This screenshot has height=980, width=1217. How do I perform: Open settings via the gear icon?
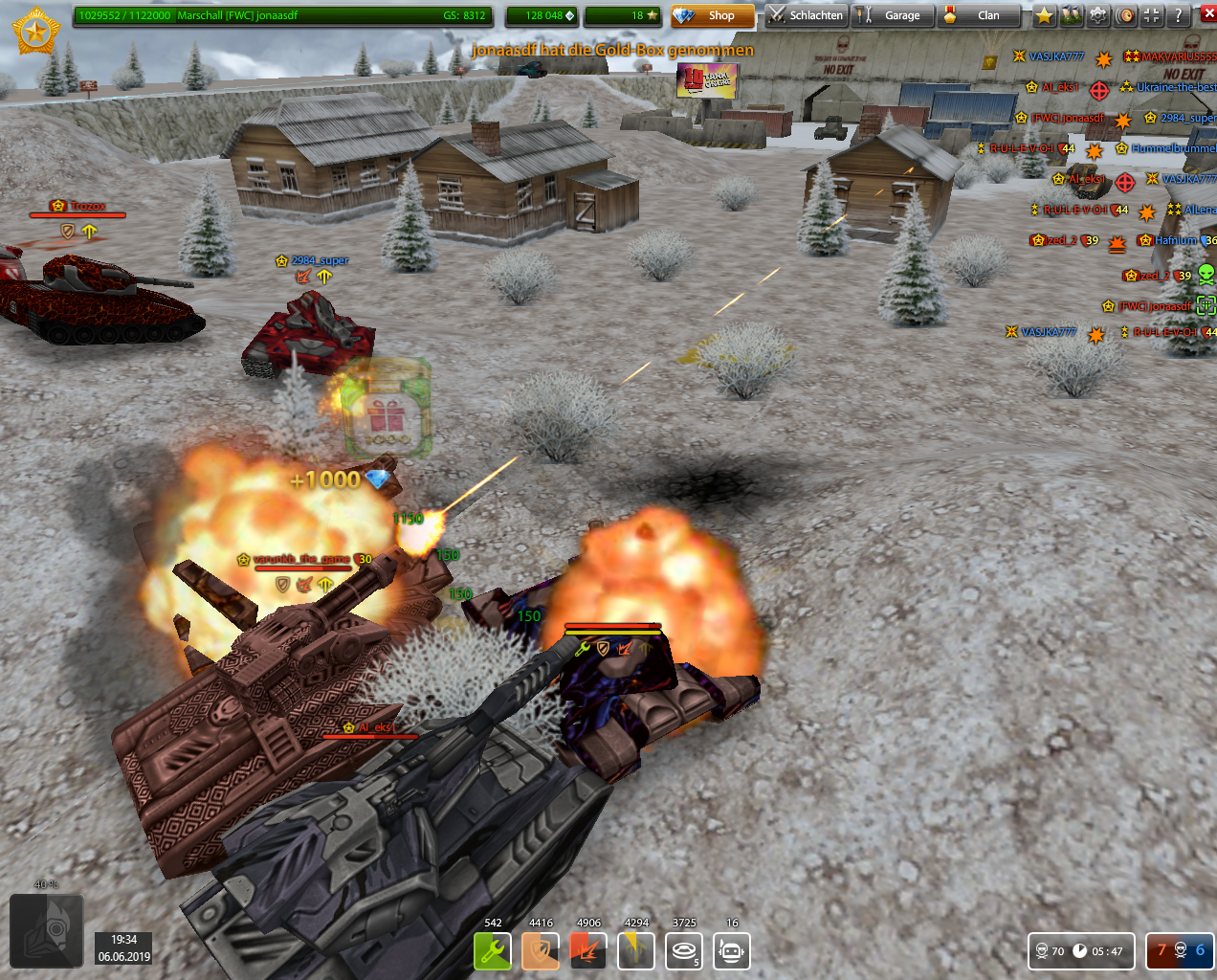1098,15
